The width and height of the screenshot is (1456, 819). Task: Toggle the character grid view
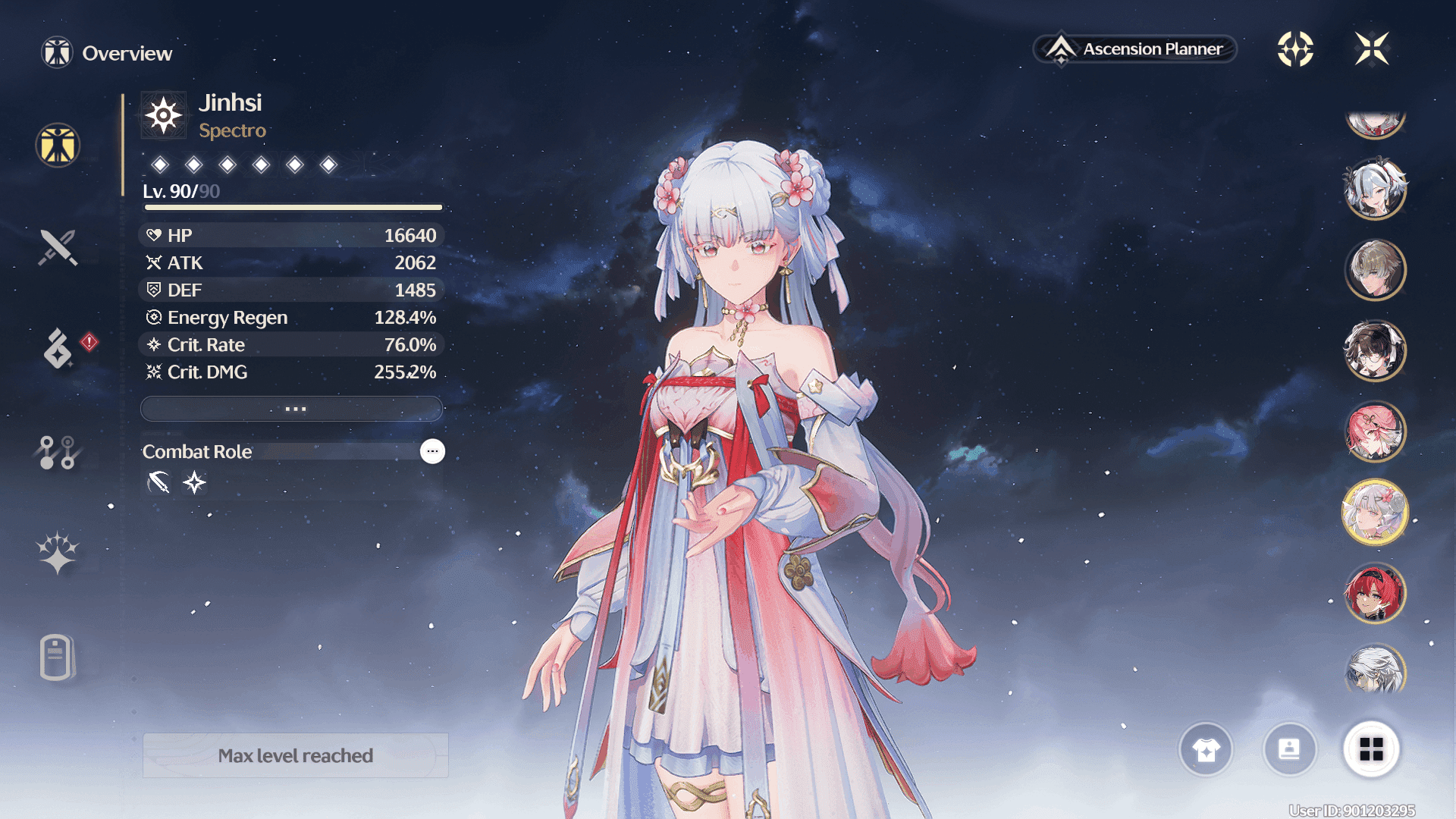click(x=1371, y=749)
